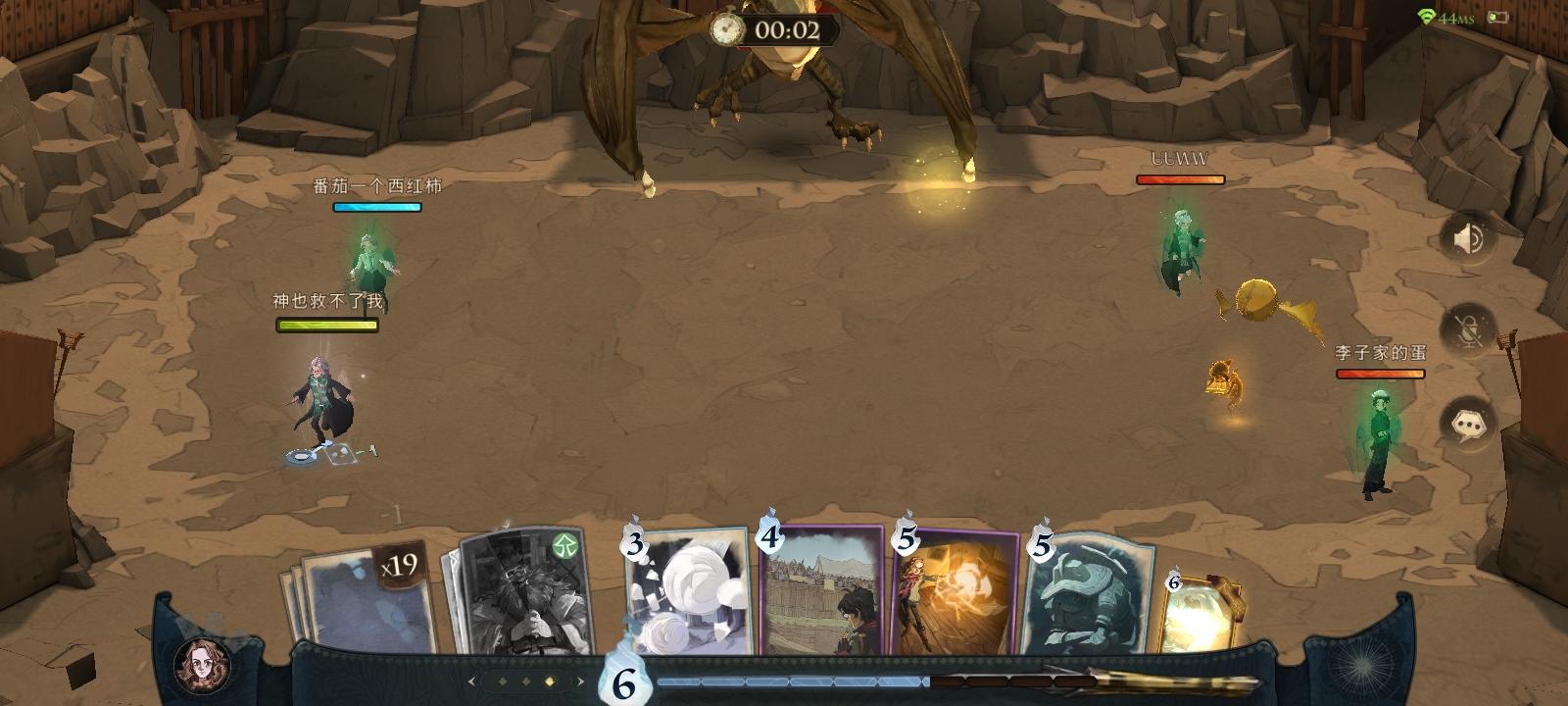Image resolution: width=1568 pixels, height=706 pixels.
Task: Tap the green Wi-Fi signal indicator
Action: point(1425,16)
